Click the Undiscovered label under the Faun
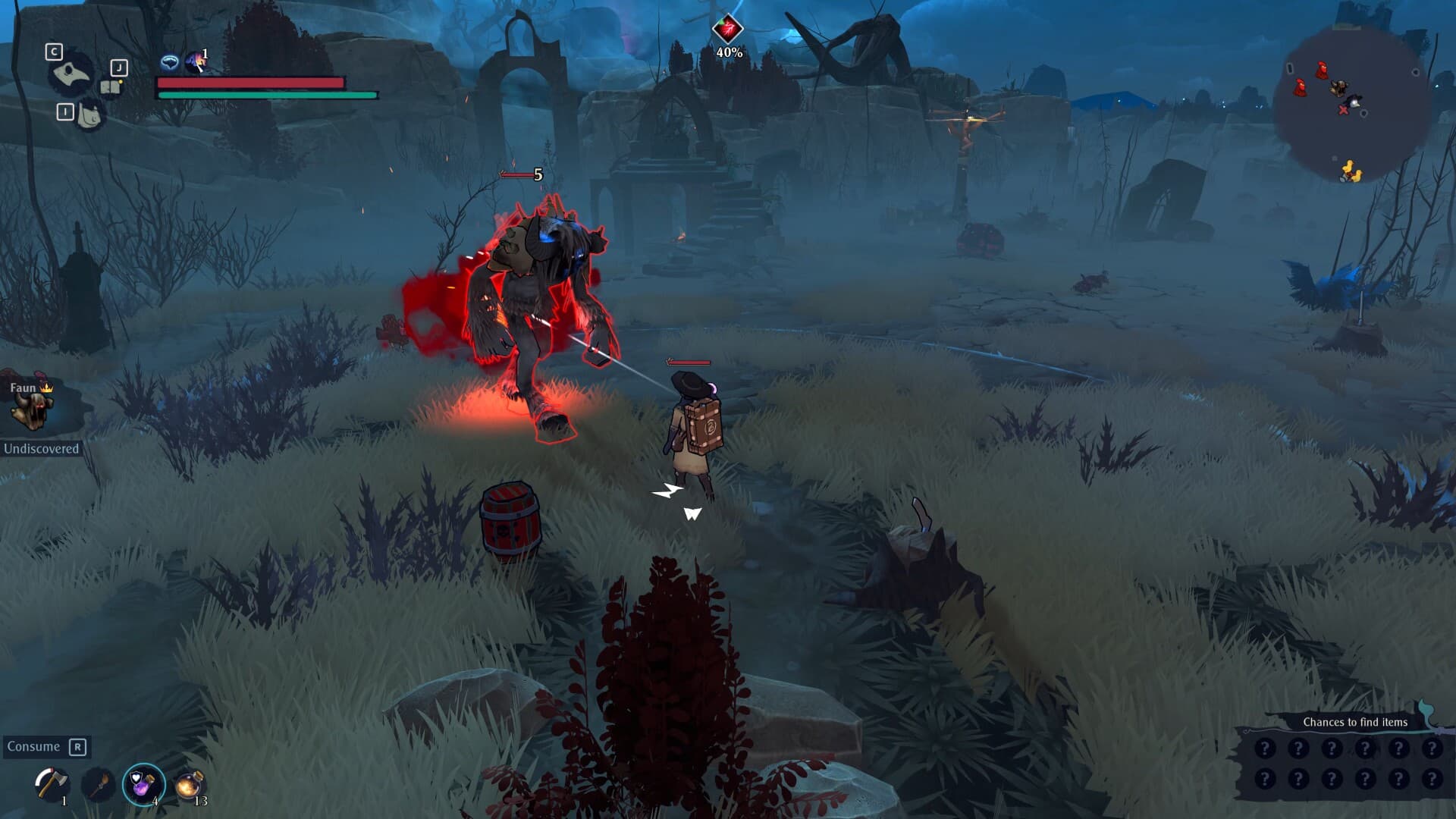Image resolution: width=1456 pixels, height=819 pixels. tap(42, 448)
